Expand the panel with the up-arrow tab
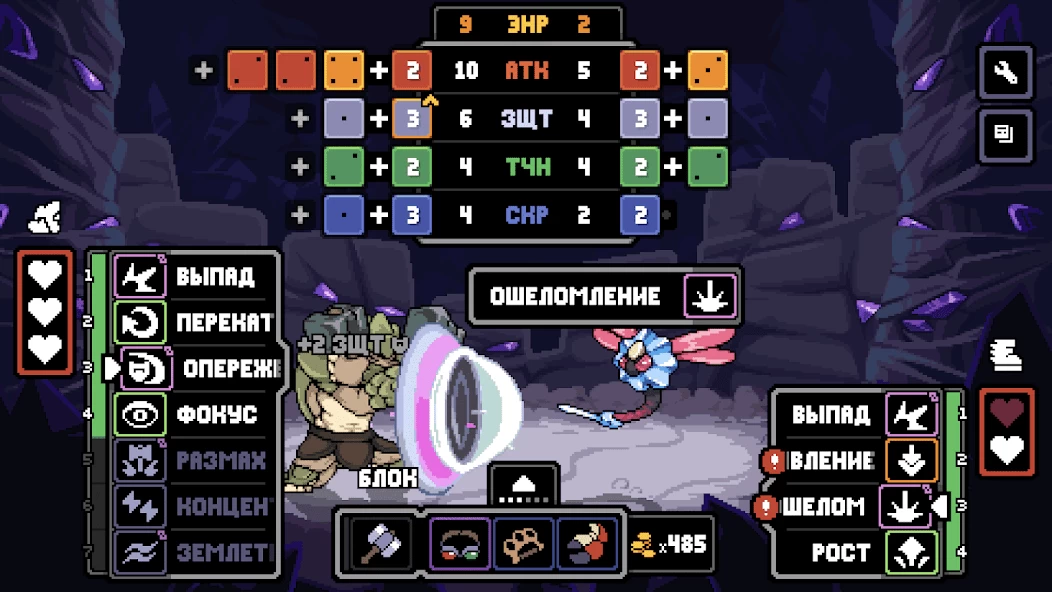 (x=525, y=485)
